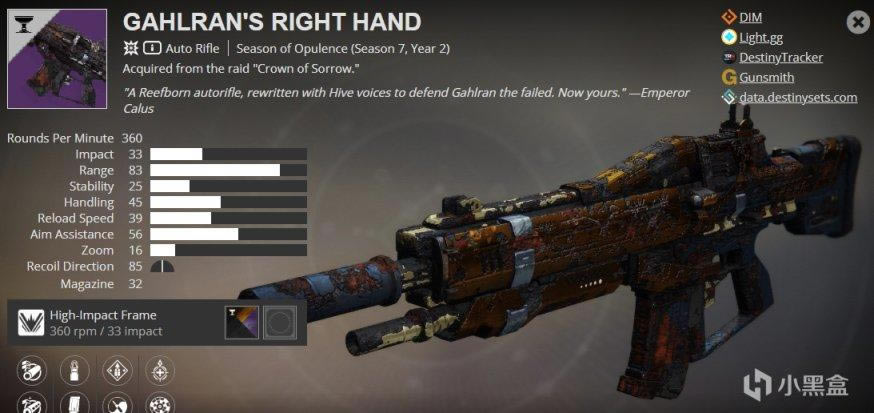Click the Gahlran's Right Hand weapon thumbnail
The width and height of the screenshot is (874, 413).
tap(57, 59)
